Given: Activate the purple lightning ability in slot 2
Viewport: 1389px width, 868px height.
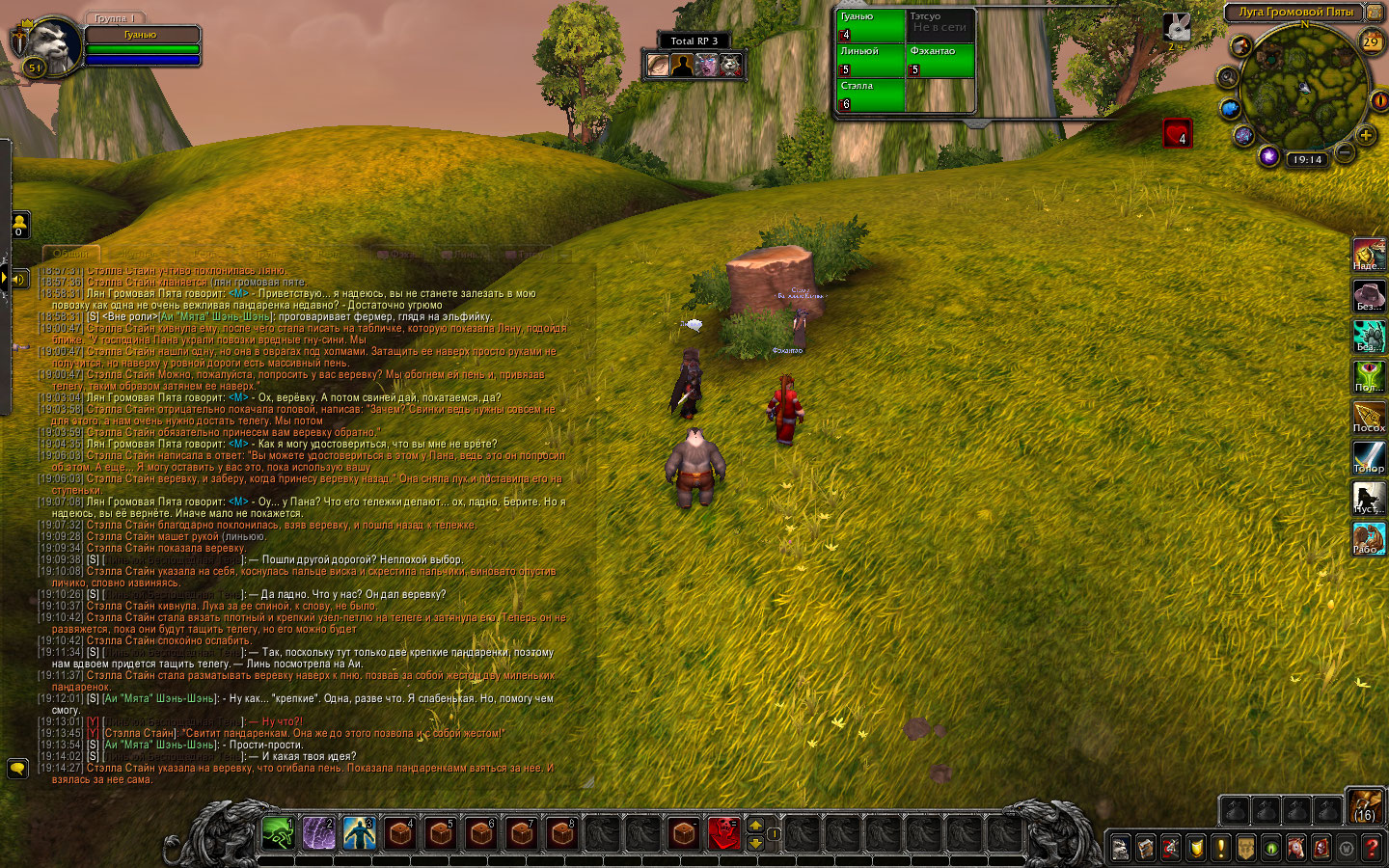Looking at the screenshot, I should click(319, 832).
